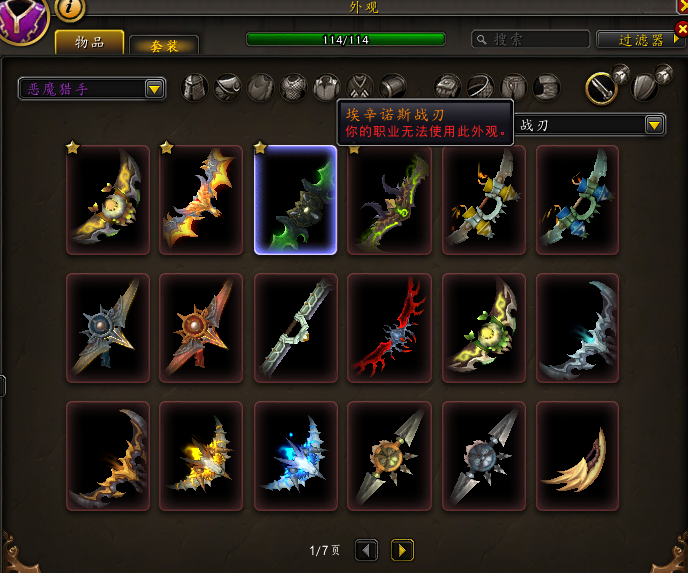This screenshot has height=573, width=688.
Task: Expand the 战刃 weapon type dropdown
Action: (x=655, y=125)
